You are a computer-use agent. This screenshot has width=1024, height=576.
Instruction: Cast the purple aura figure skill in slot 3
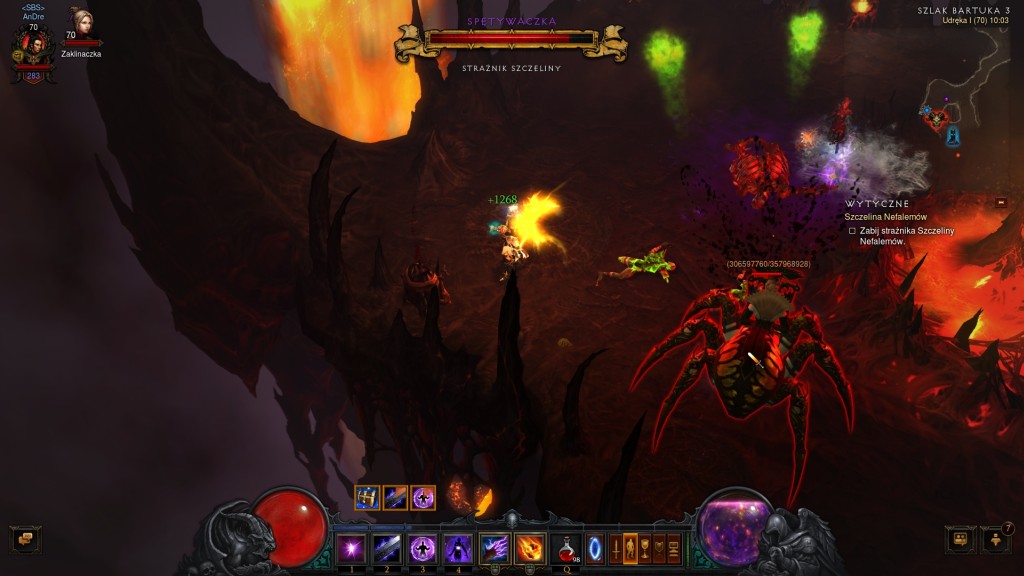pyautogui.click(x=421, y=548)
